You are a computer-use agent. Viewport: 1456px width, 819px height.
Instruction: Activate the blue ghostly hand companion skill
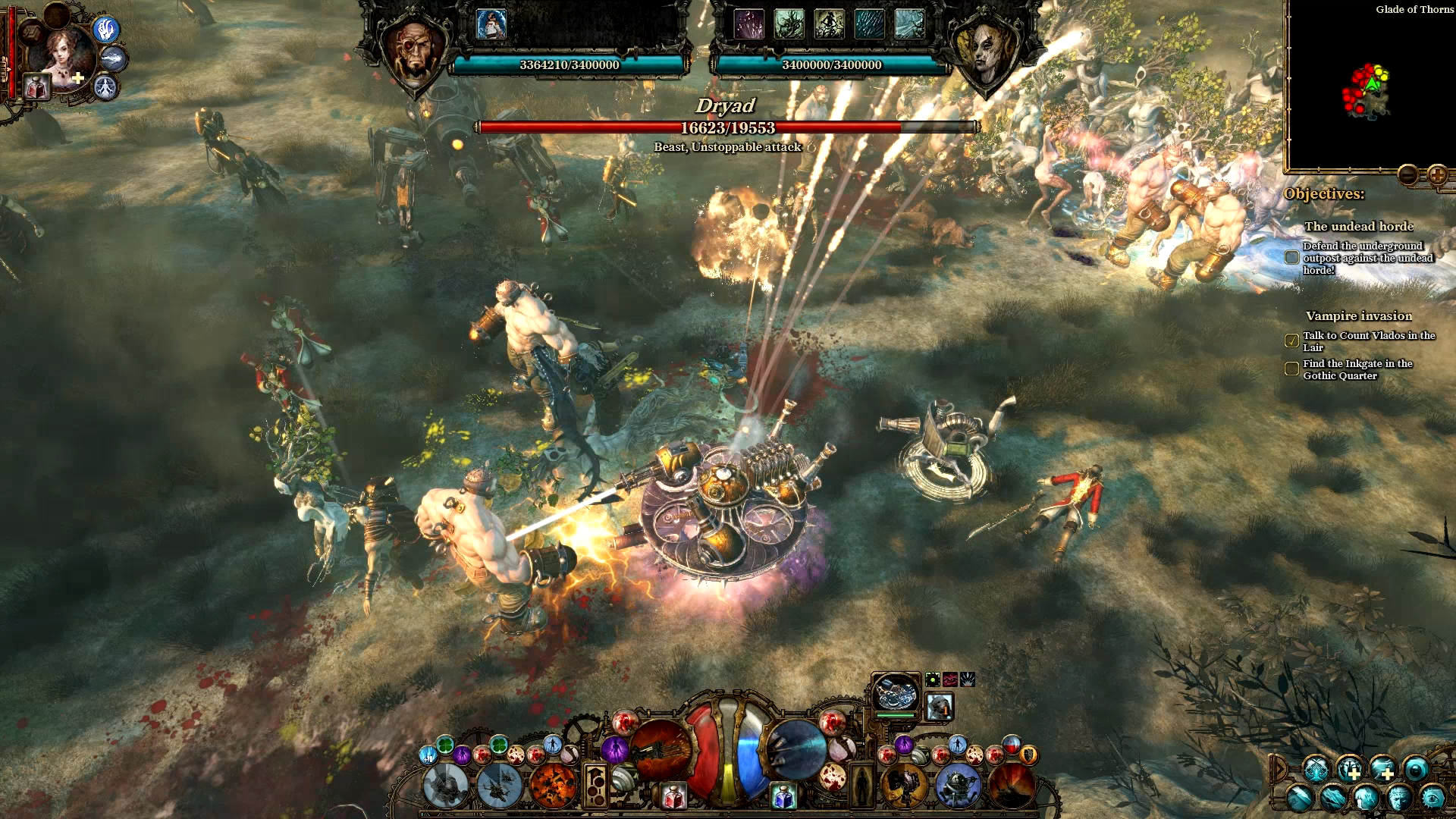(106, 30)
